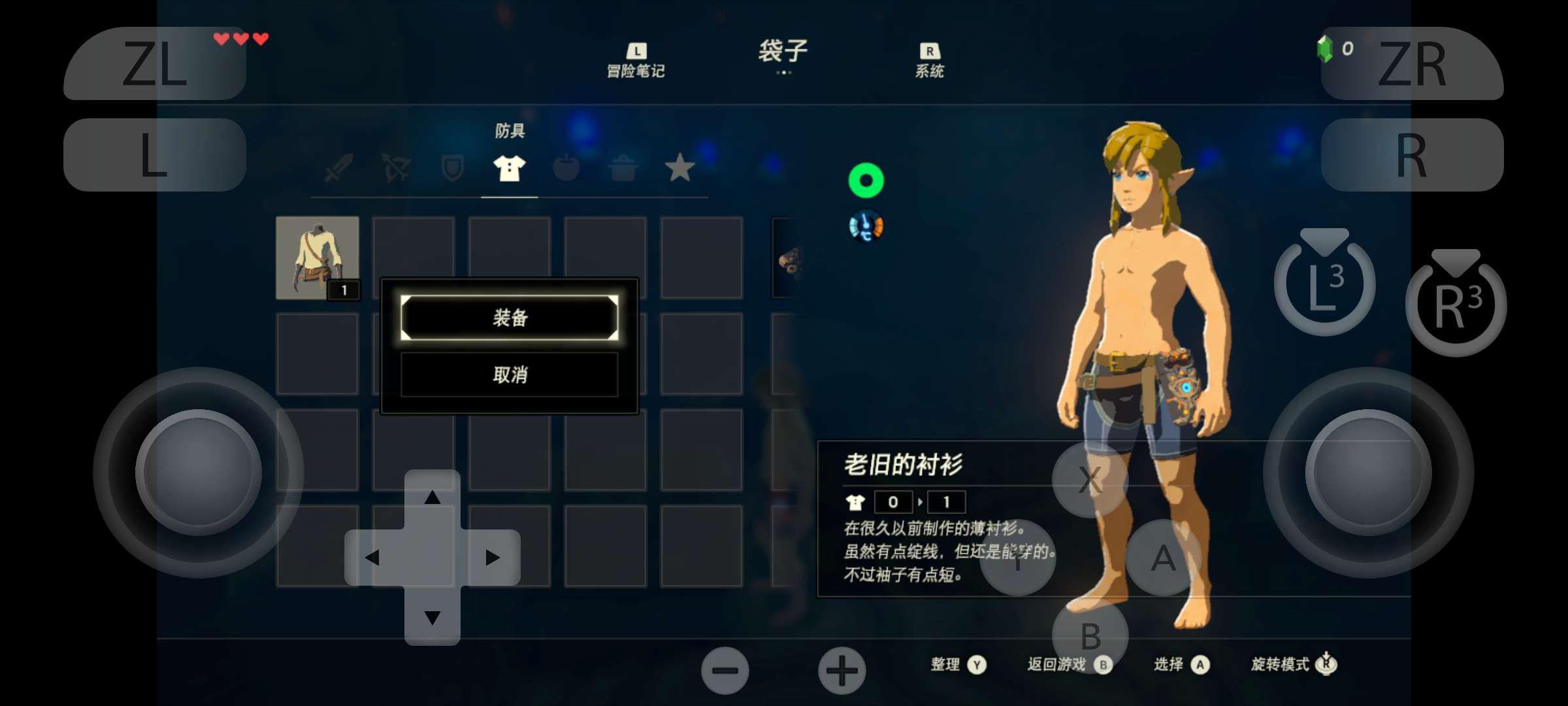The image size is (1568, 706).
Task: Open the star key items tab
Action: [679, 168]
